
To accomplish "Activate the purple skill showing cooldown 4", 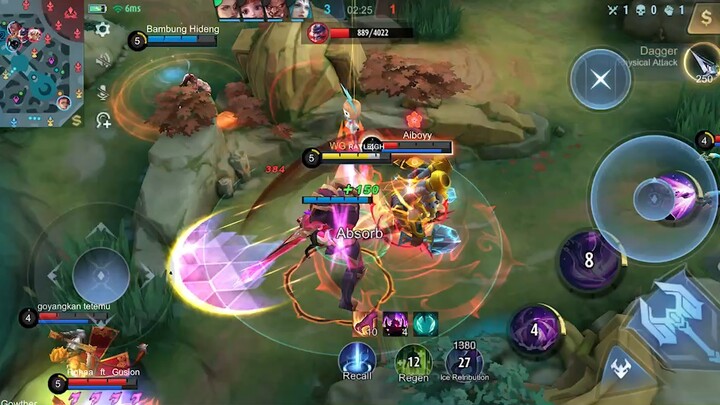I will tap(536, 331).
